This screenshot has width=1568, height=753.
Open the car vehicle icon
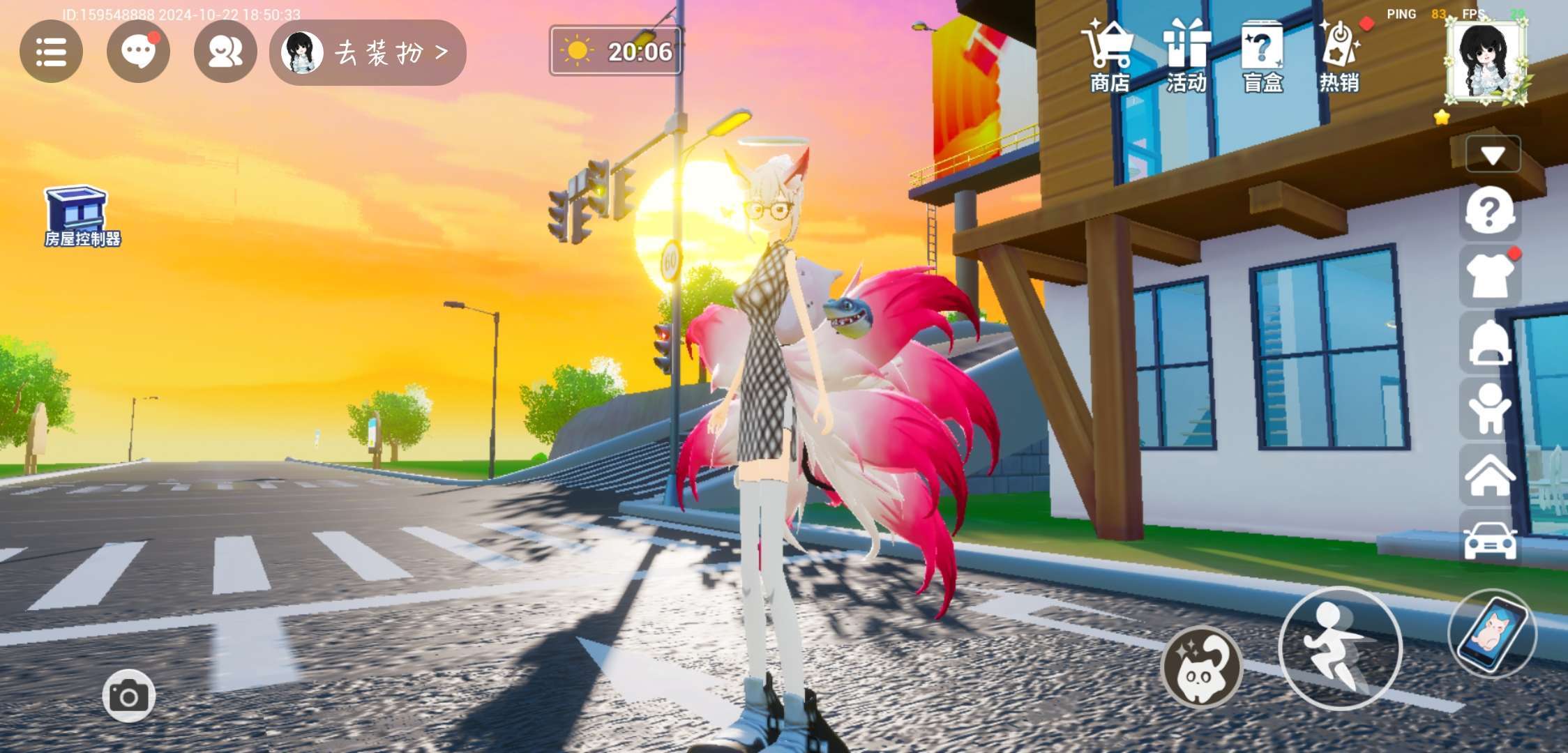(x=1489, y=540)
